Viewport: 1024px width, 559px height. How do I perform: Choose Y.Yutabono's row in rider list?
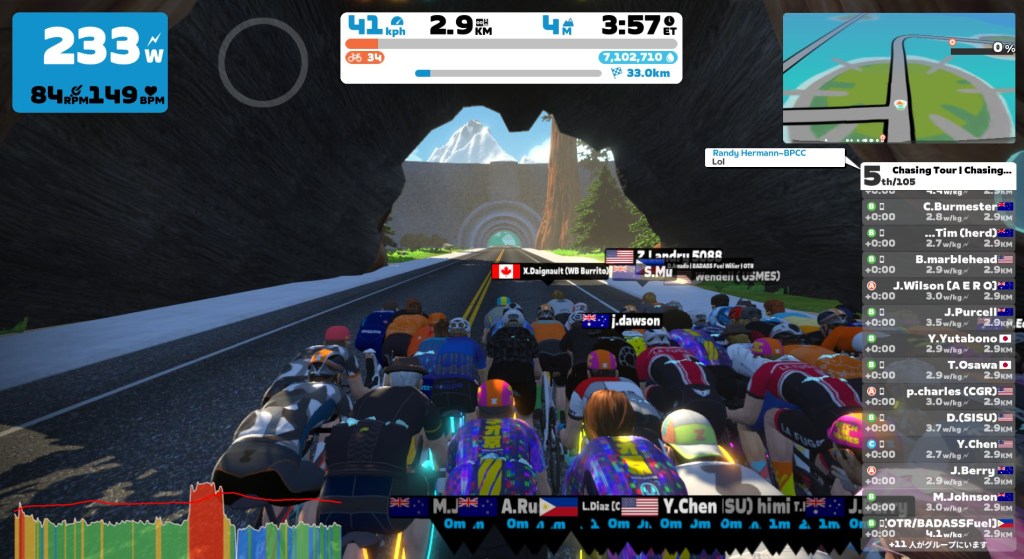coord(938,343)
